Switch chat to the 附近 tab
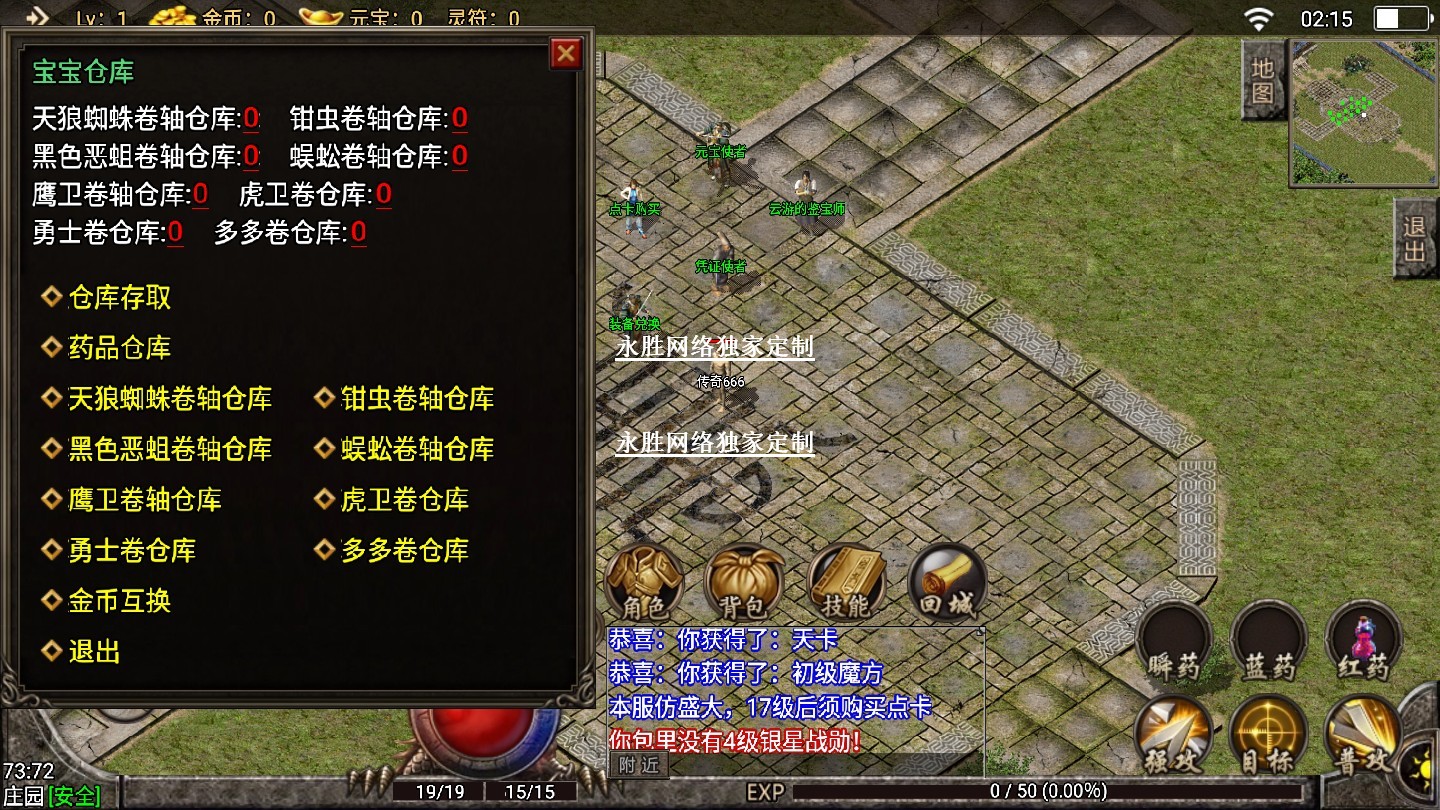This screenshot has height=810, width=1440. pos(638,765)
